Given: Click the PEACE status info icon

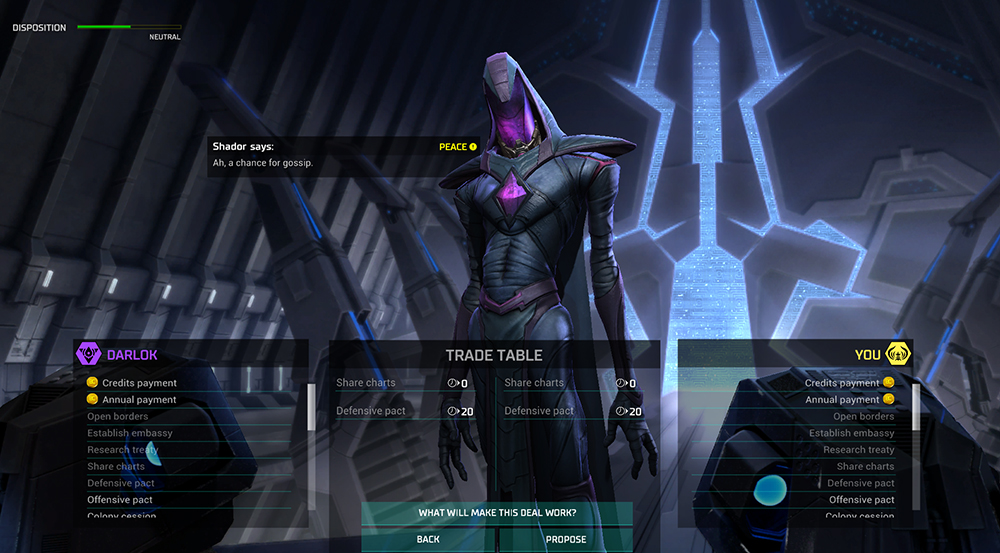Looking at the screenshot, I should coord(473,147).
